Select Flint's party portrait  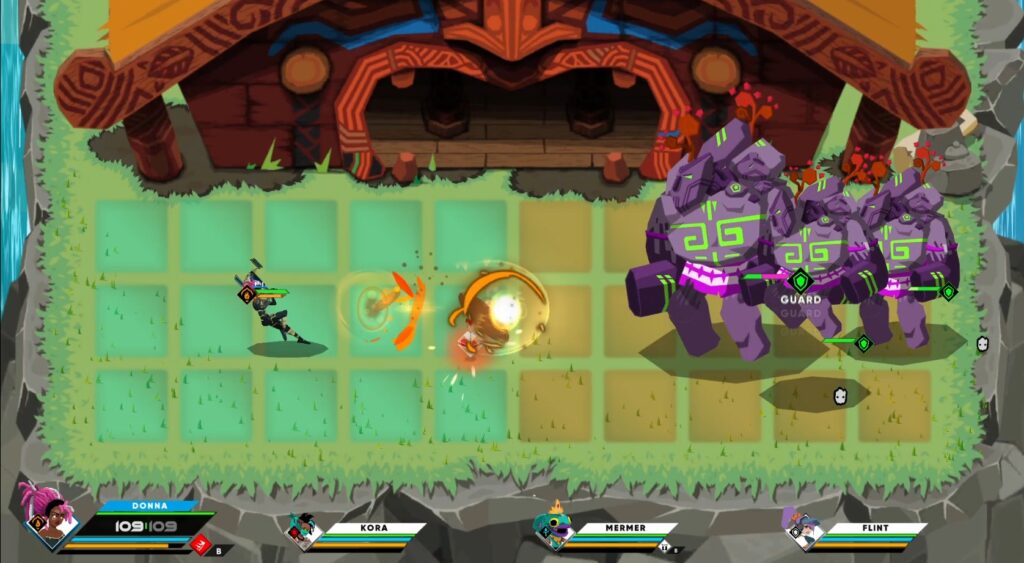802,528
